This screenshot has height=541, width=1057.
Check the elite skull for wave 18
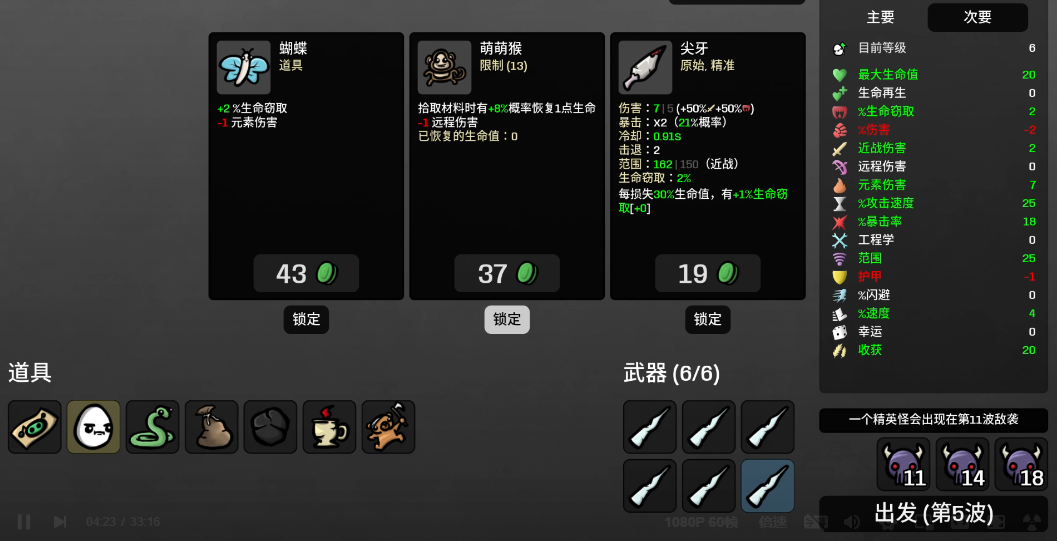pyautogui.click(x=1021, y=464)
